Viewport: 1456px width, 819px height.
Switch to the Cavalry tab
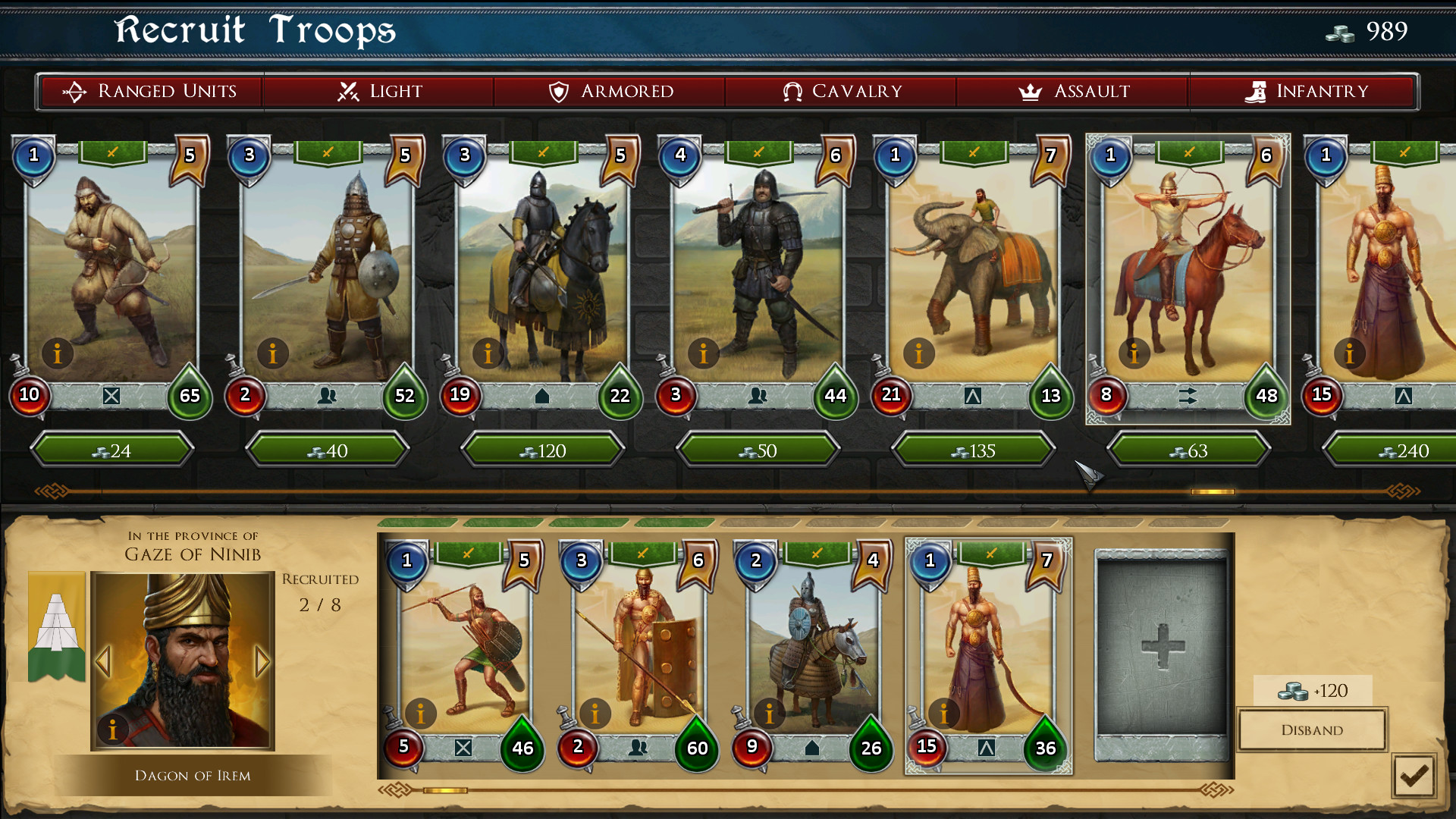click(x=840, y=91)
